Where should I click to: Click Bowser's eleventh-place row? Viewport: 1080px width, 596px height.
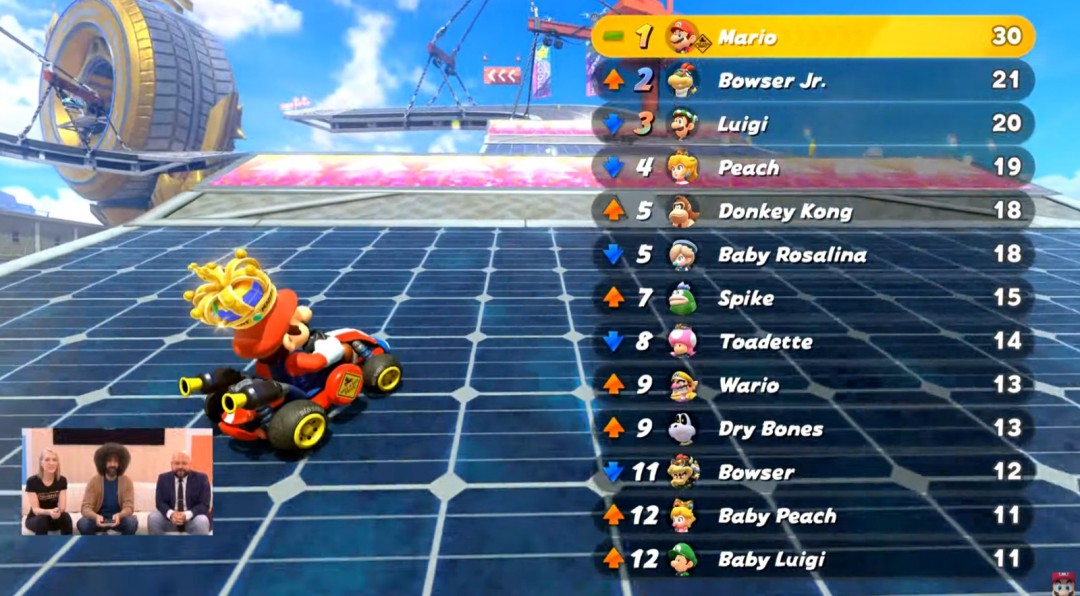click(x=812, y=472)
